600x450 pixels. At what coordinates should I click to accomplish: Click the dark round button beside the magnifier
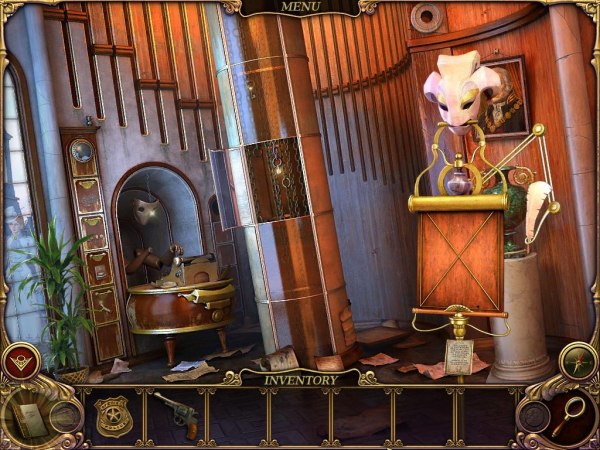point(533,415)
